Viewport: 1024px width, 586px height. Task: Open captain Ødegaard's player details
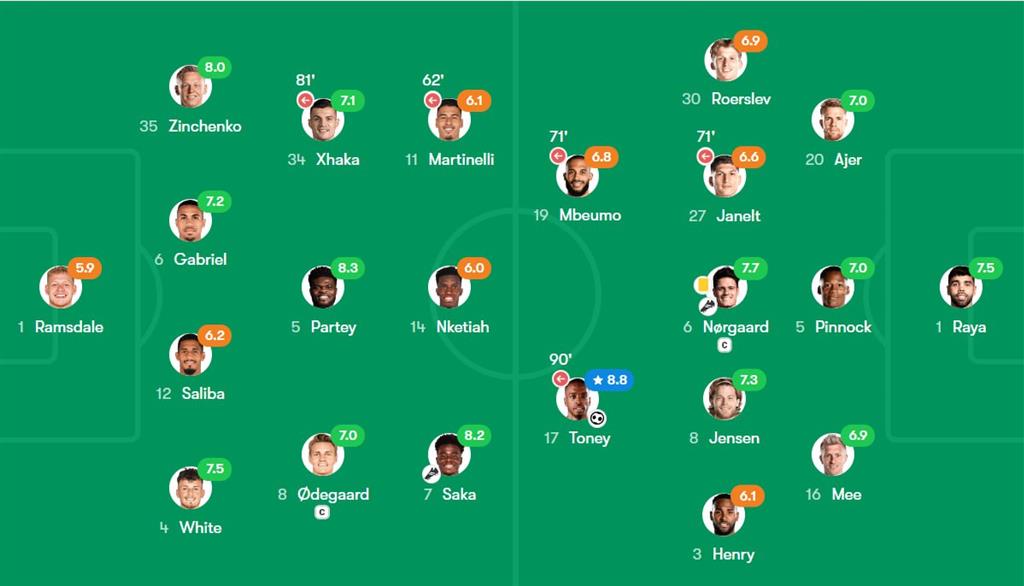[323, 455]
